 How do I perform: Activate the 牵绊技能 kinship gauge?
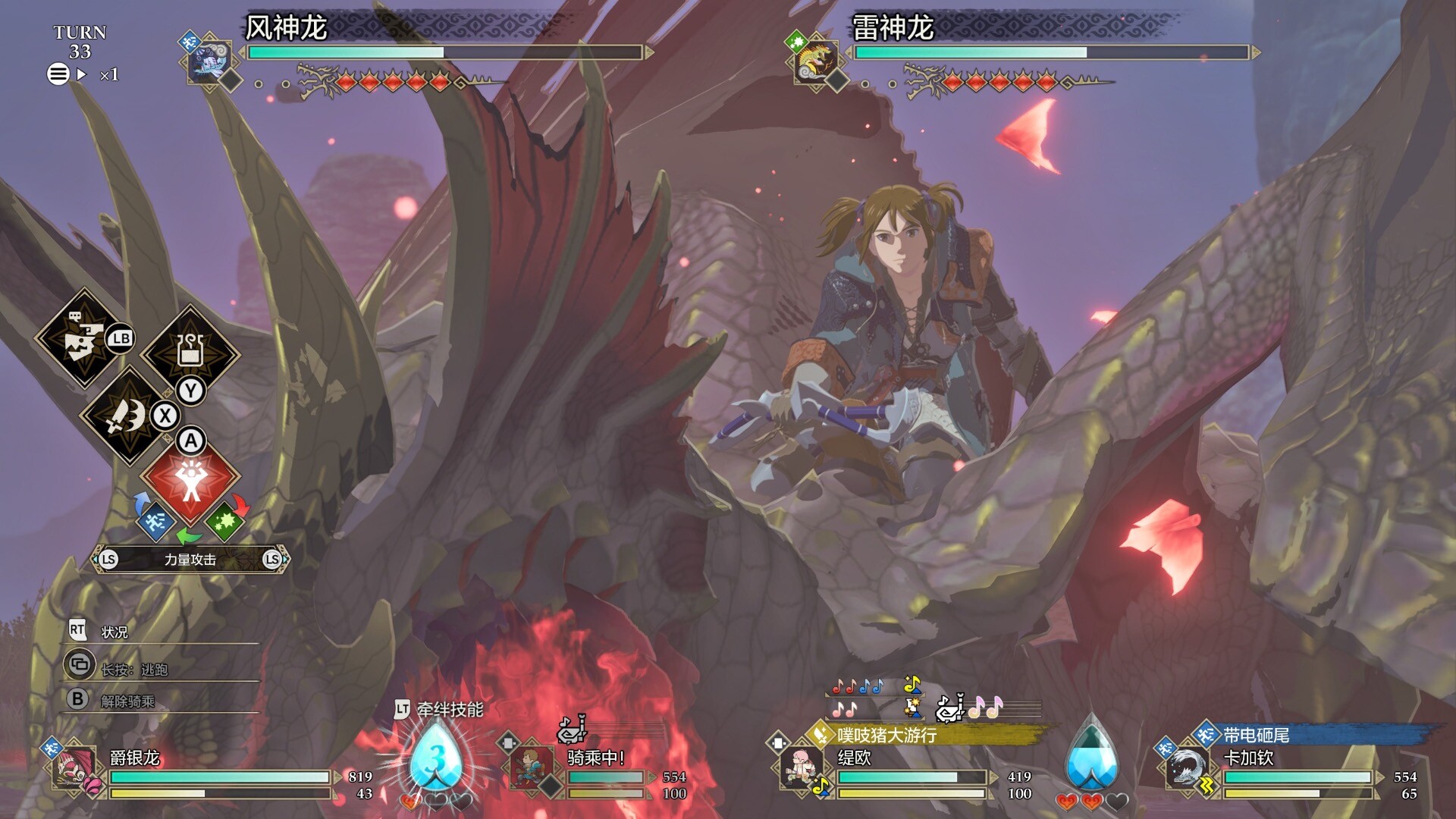tap(436, 758)
